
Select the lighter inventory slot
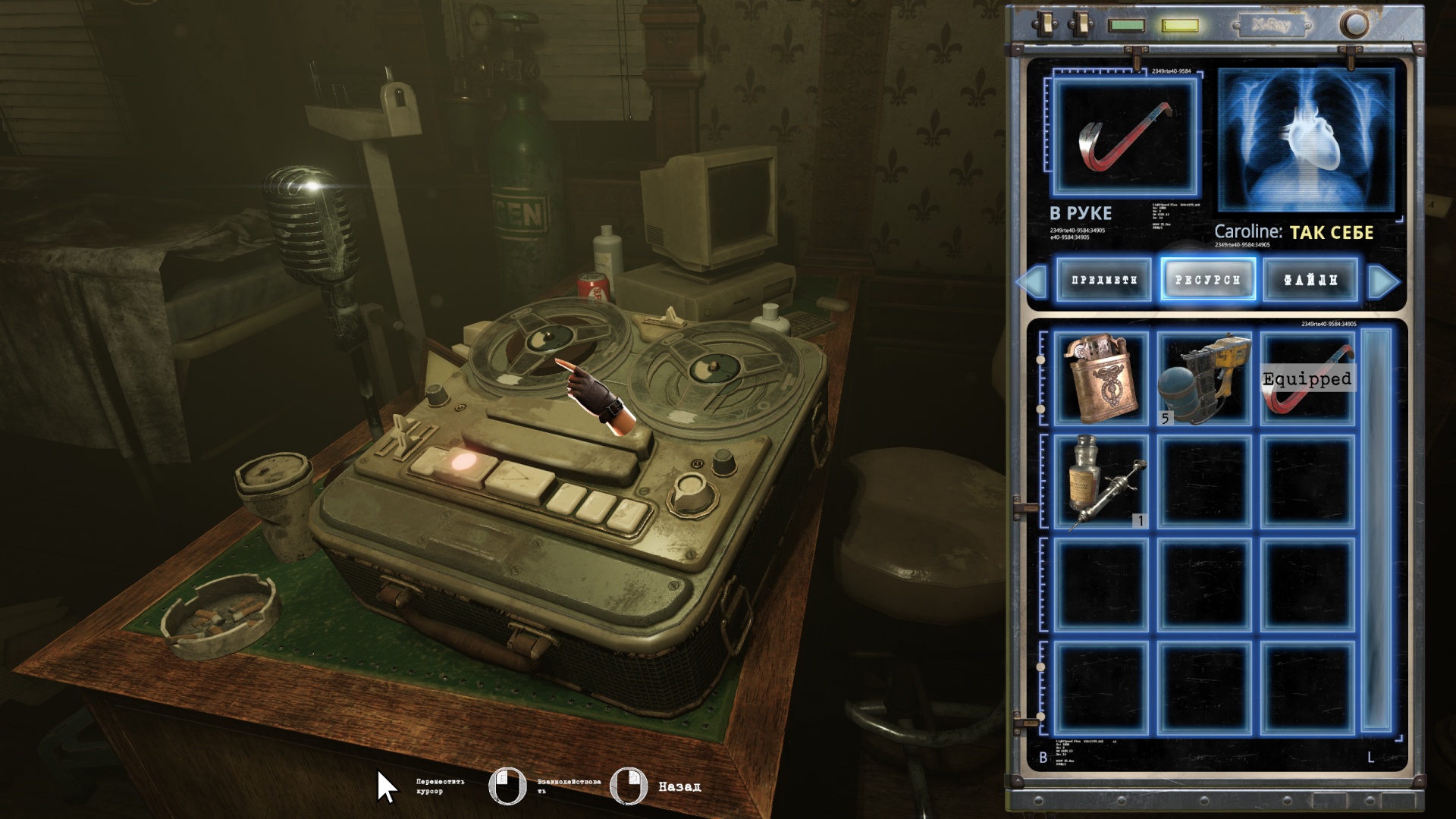[x=1101, y=378]
